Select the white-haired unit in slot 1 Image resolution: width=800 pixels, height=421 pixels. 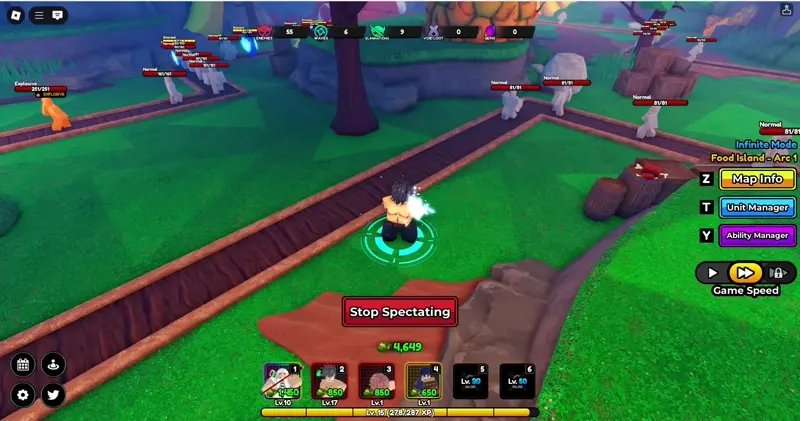pos(281,381)
